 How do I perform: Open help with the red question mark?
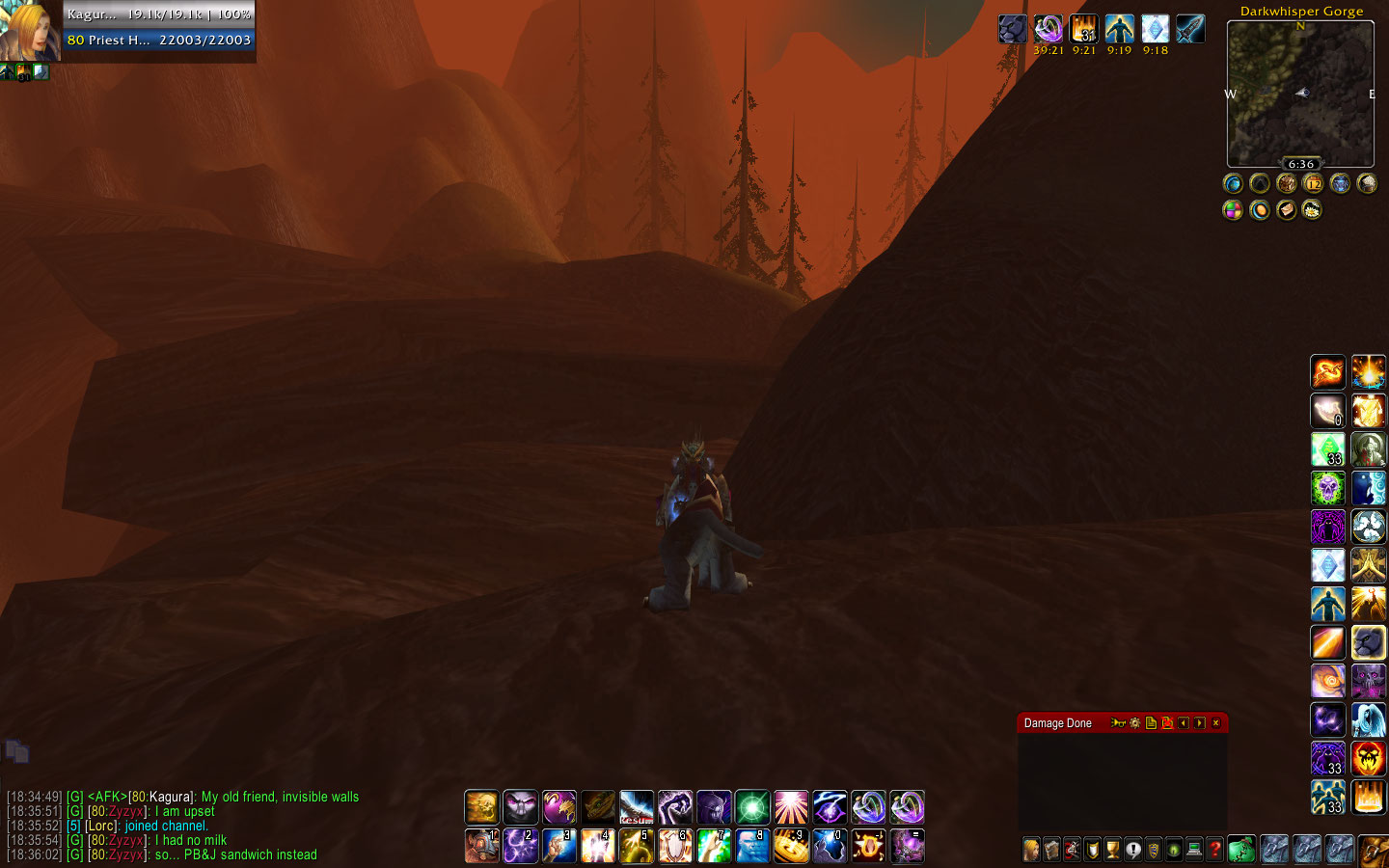(x=1215, y=850)
